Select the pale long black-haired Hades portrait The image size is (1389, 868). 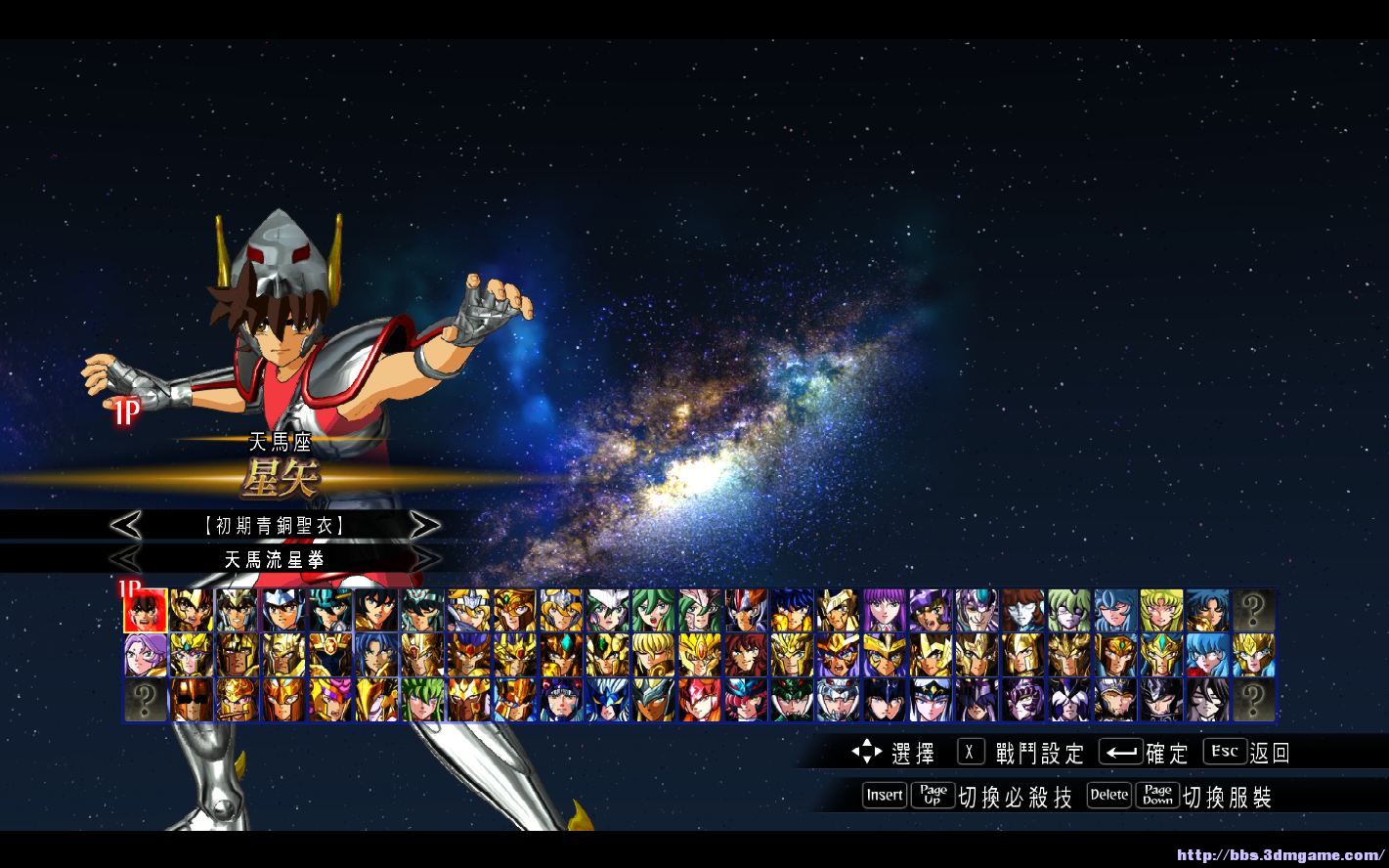tap(1208, 700)
